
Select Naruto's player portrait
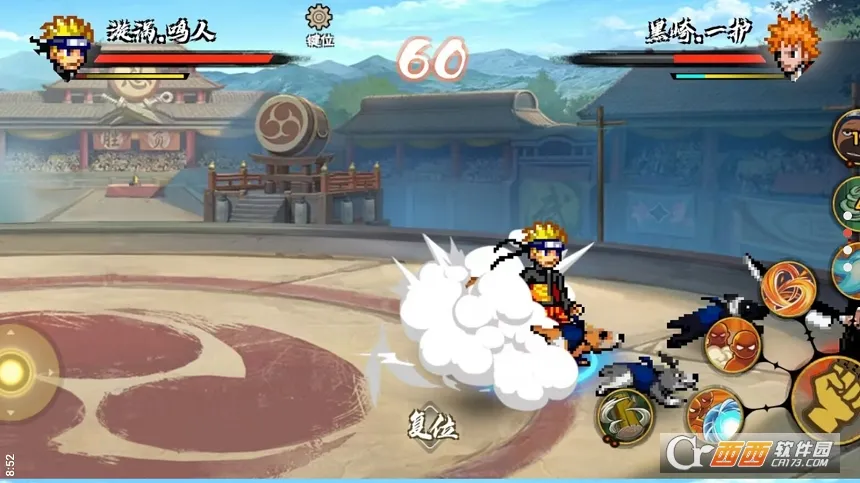(64, 45)
